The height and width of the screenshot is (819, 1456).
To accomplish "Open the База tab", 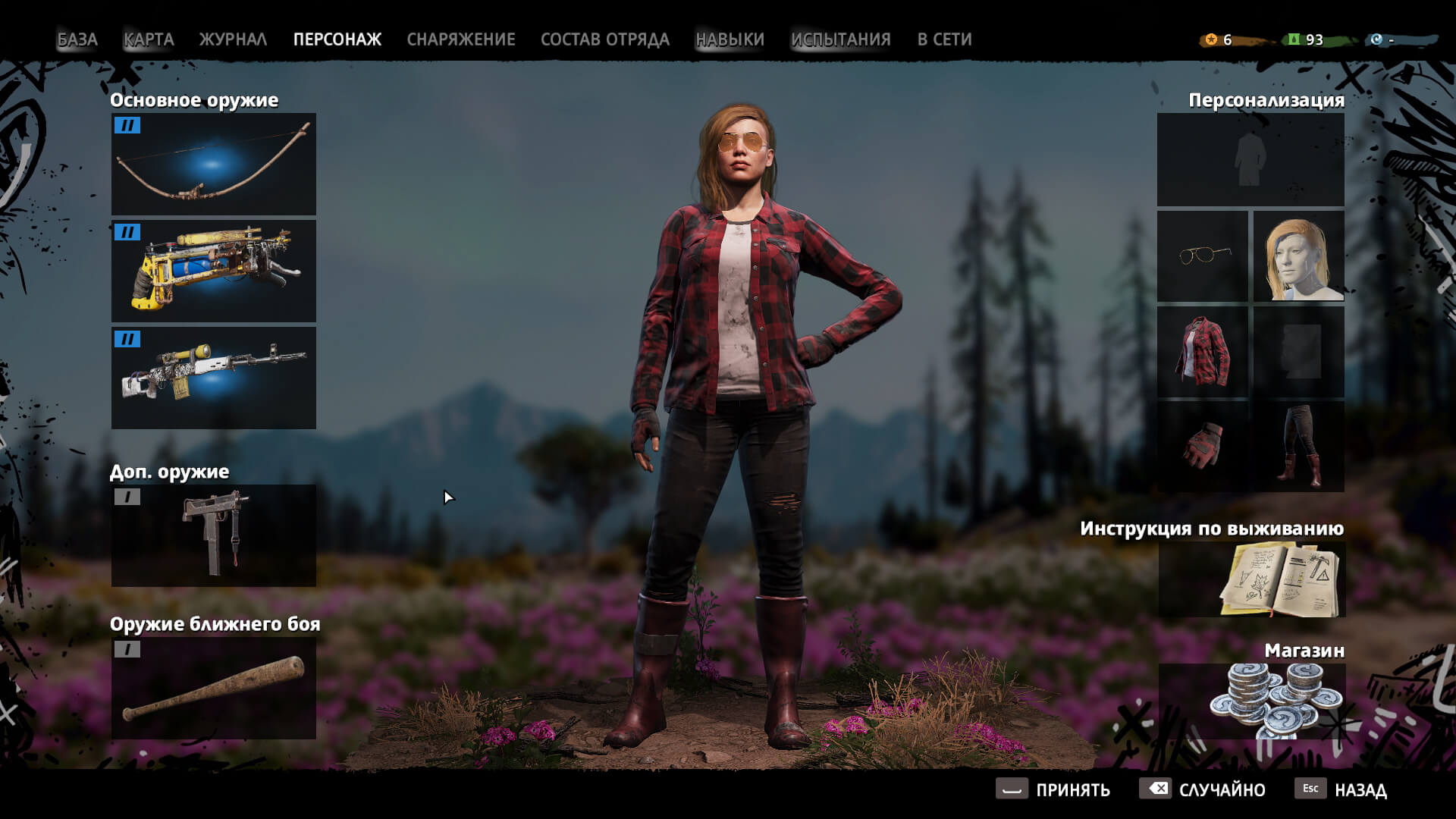I will pos(77,39).
